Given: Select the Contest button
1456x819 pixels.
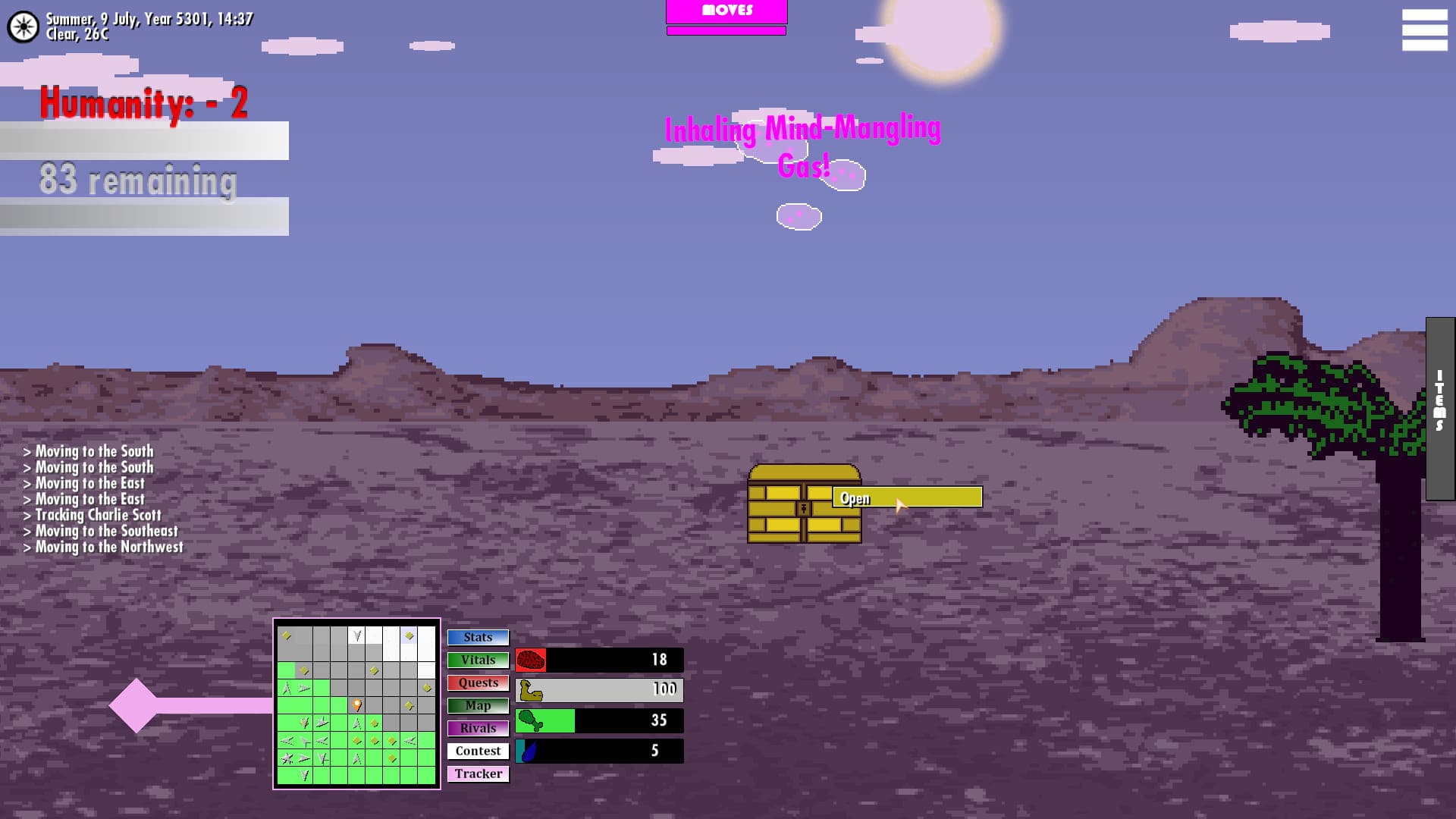Looking at the screenshot, I should click(477, 751).
